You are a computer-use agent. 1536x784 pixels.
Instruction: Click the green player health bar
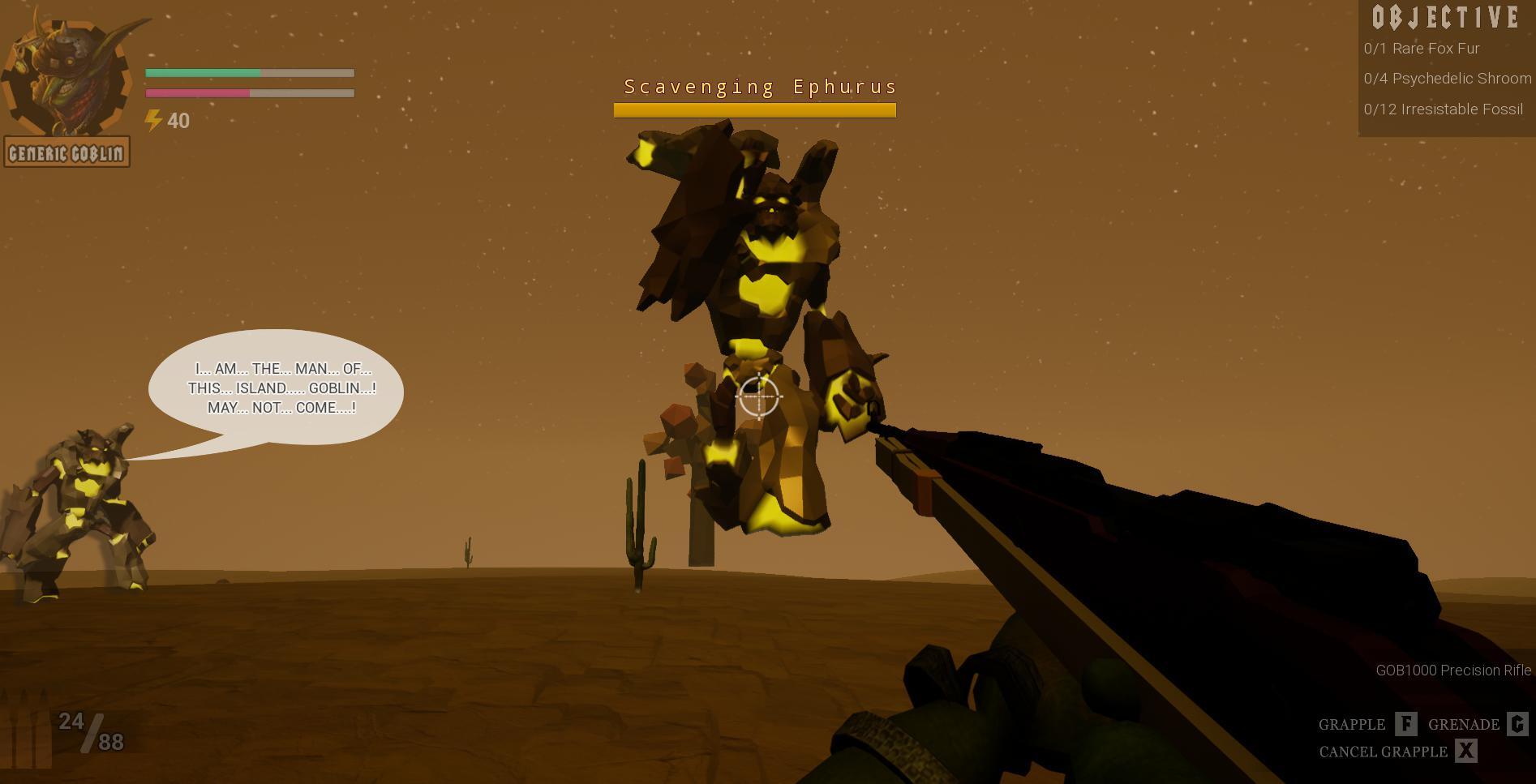tap(203, 74)
